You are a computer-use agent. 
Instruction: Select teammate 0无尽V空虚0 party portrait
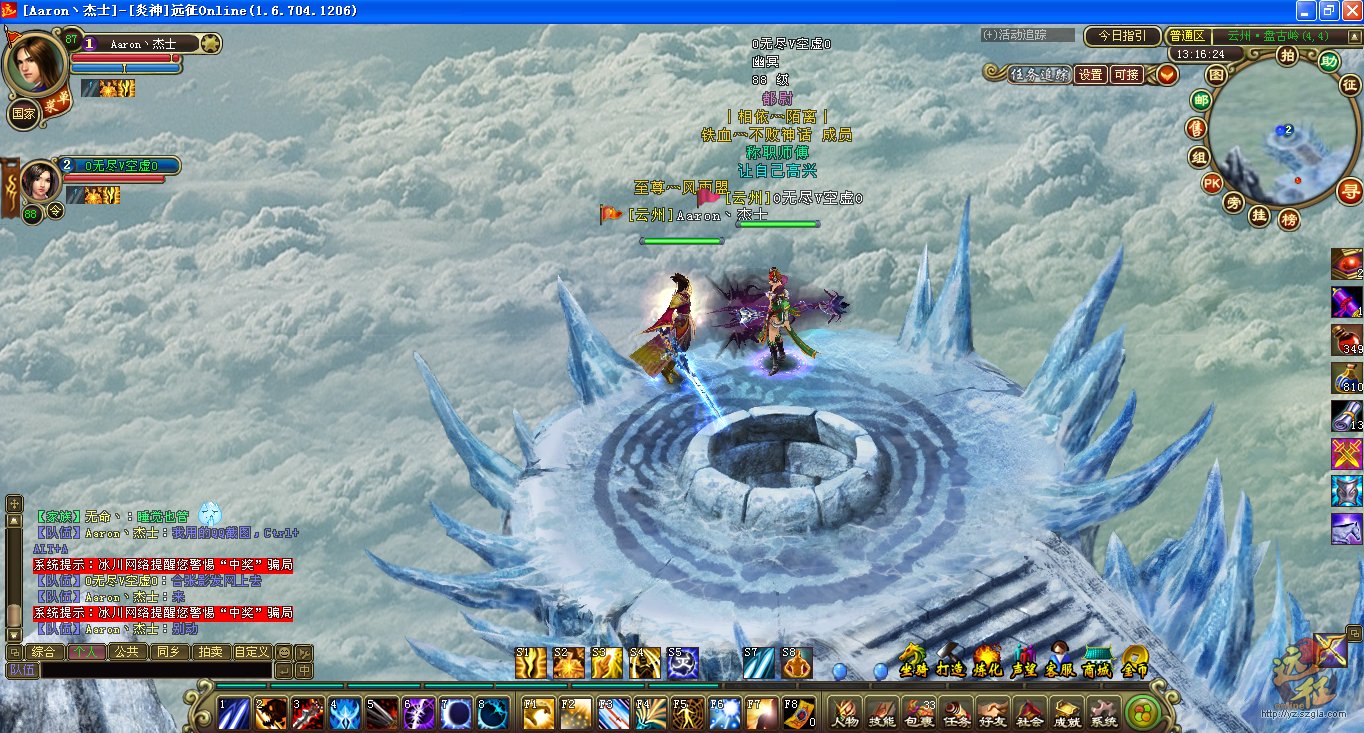tap(42, 182)
